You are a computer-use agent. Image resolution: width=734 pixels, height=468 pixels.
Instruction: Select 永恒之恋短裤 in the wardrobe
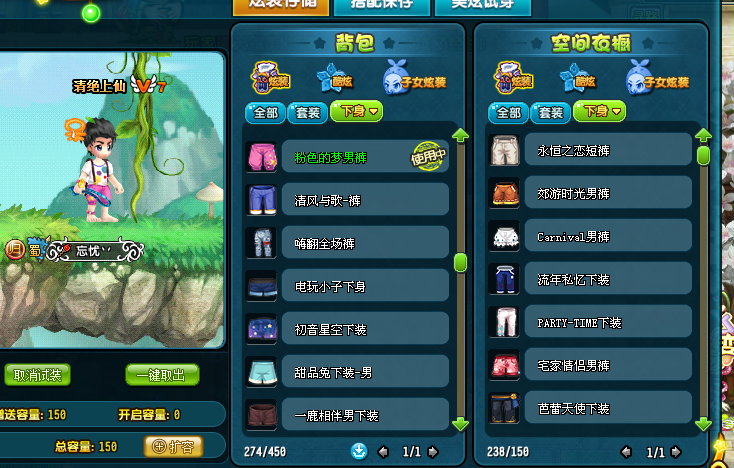coord(590,150)
